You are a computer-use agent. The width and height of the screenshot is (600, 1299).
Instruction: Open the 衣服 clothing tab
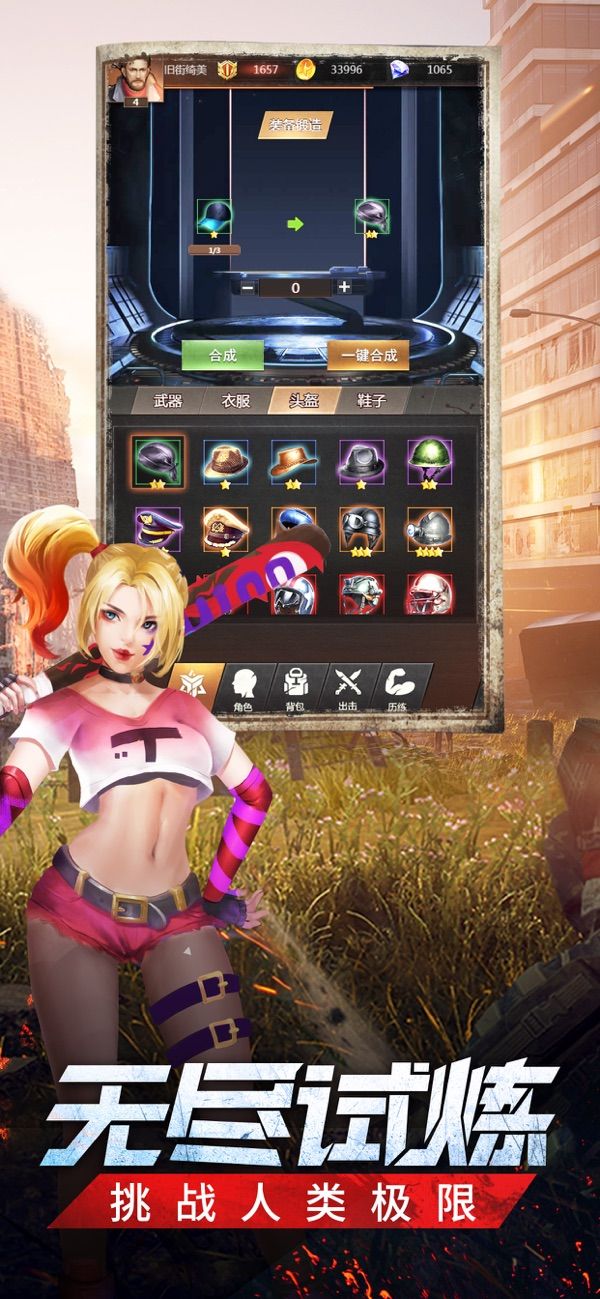236,402
